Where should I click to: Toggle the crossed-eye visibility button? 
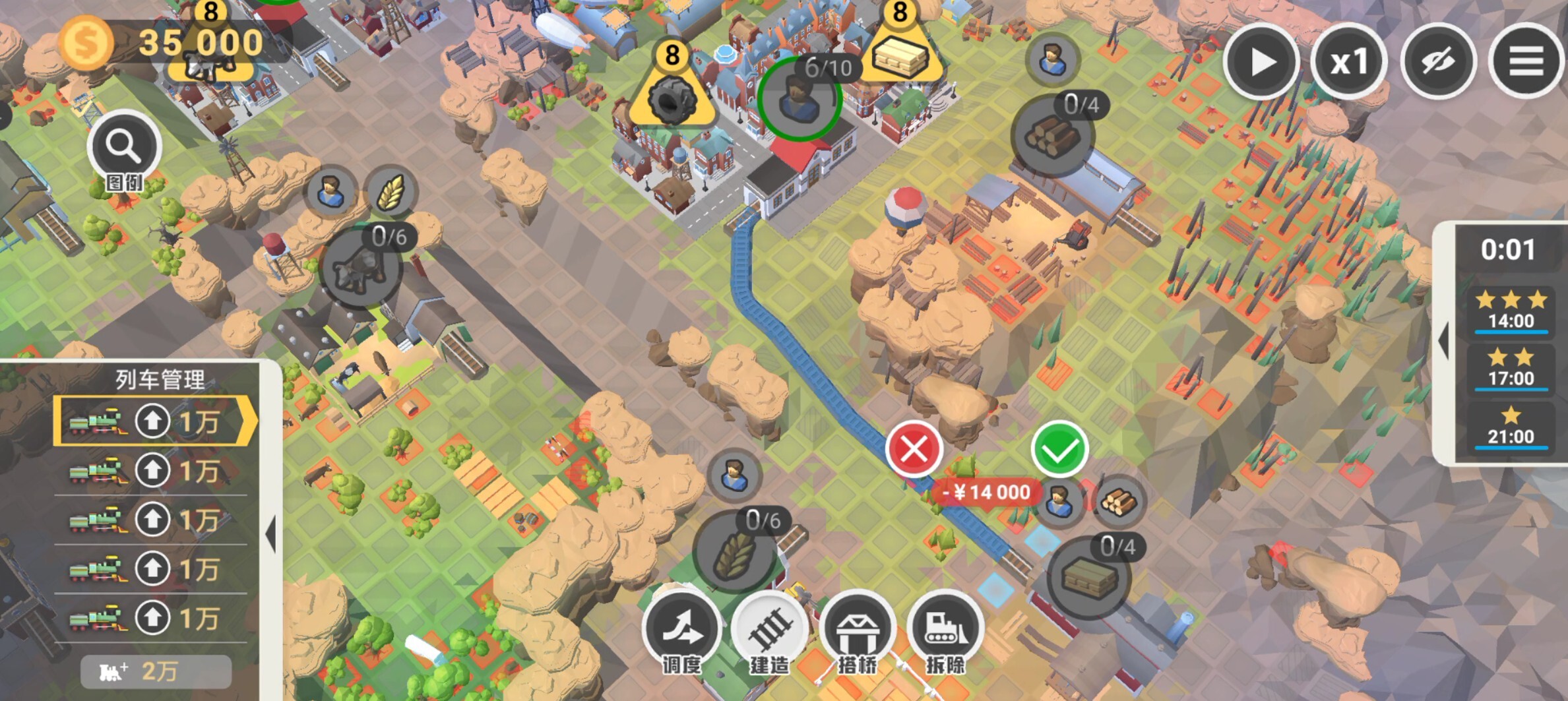point(1438,62)
